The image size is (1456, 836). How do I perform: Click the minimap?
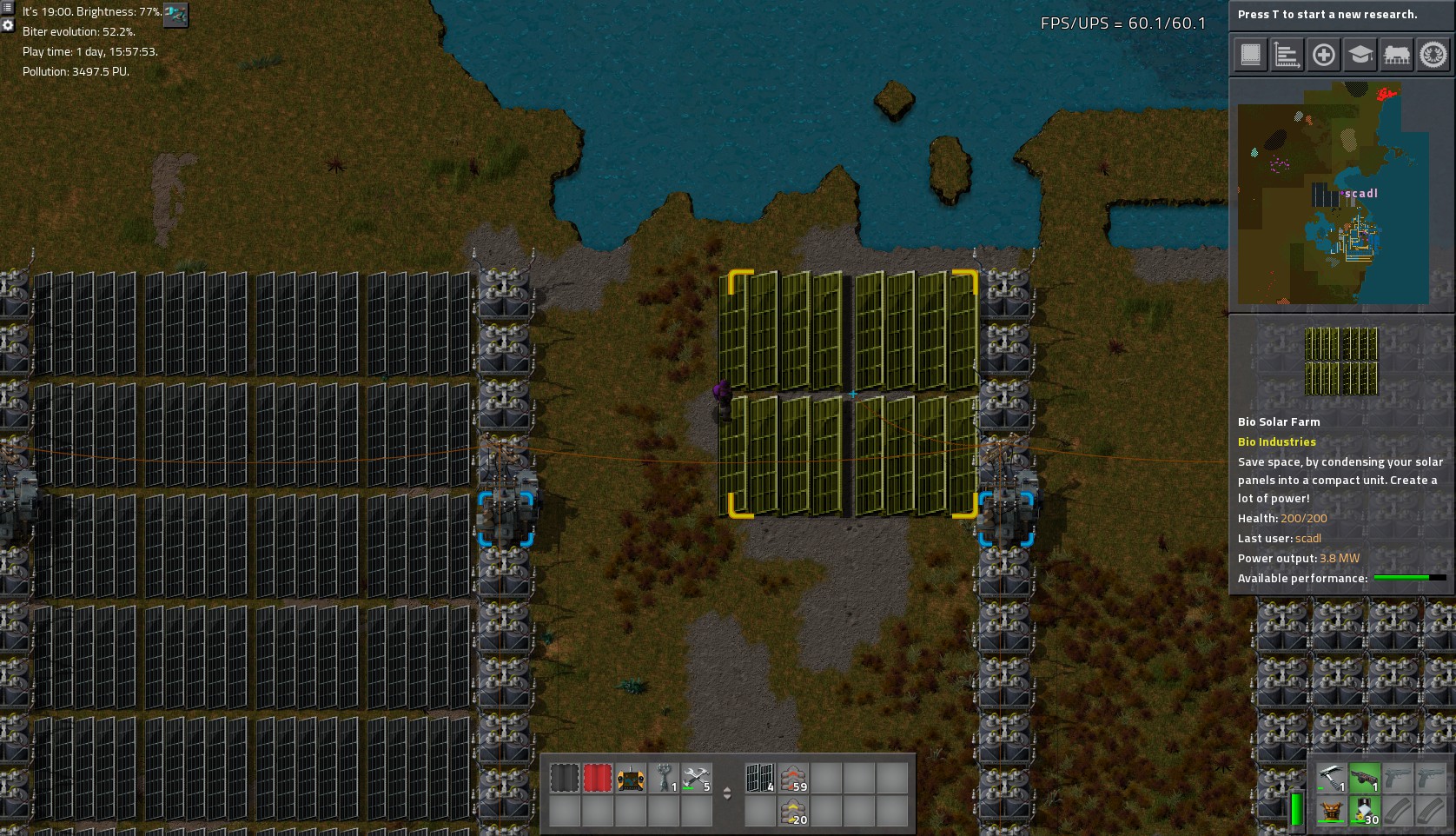1333,193
